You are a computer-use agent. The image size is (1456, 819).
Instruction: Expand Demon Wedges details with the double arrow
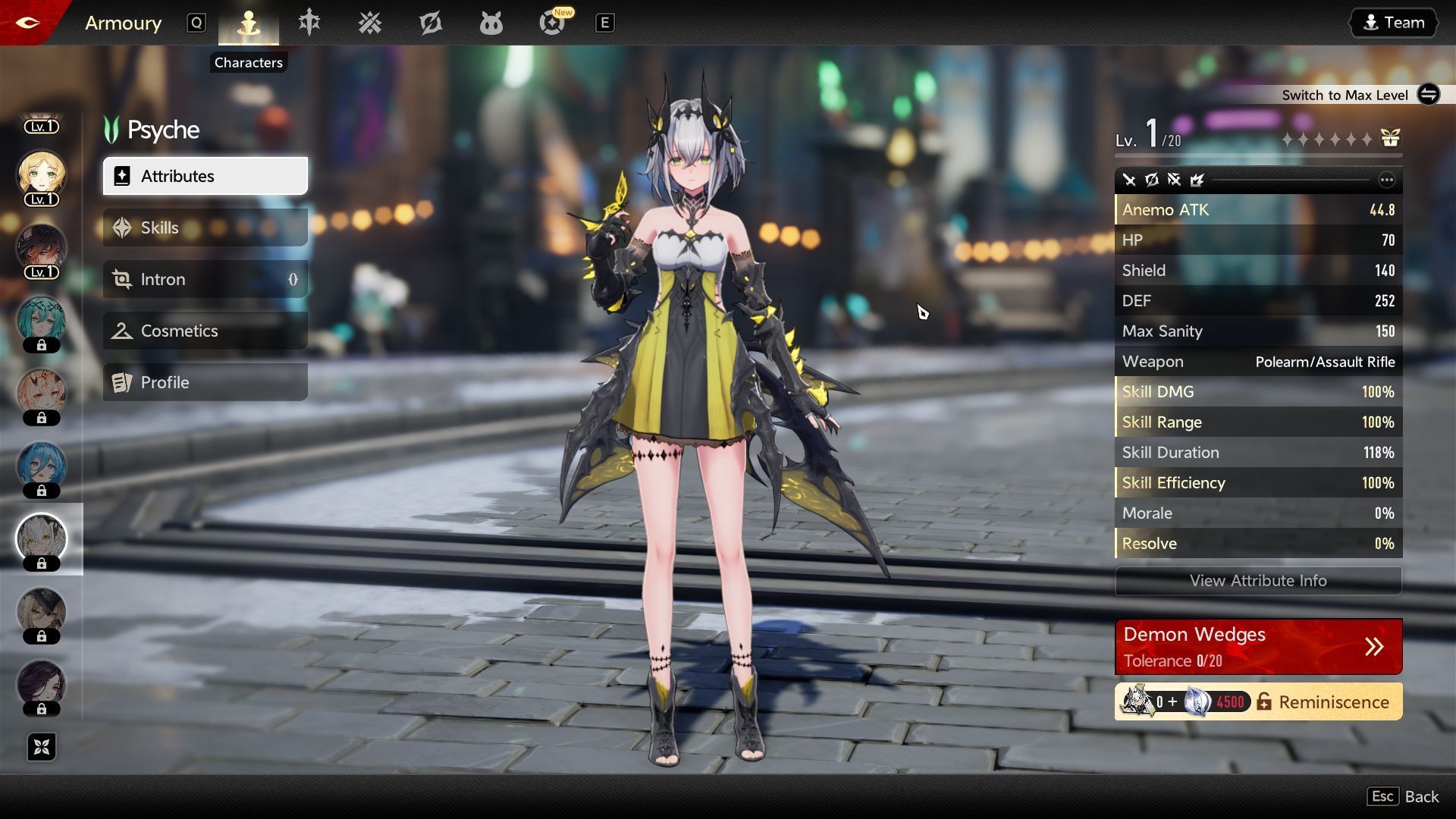pyautogui.click(x=1373, y=647)
